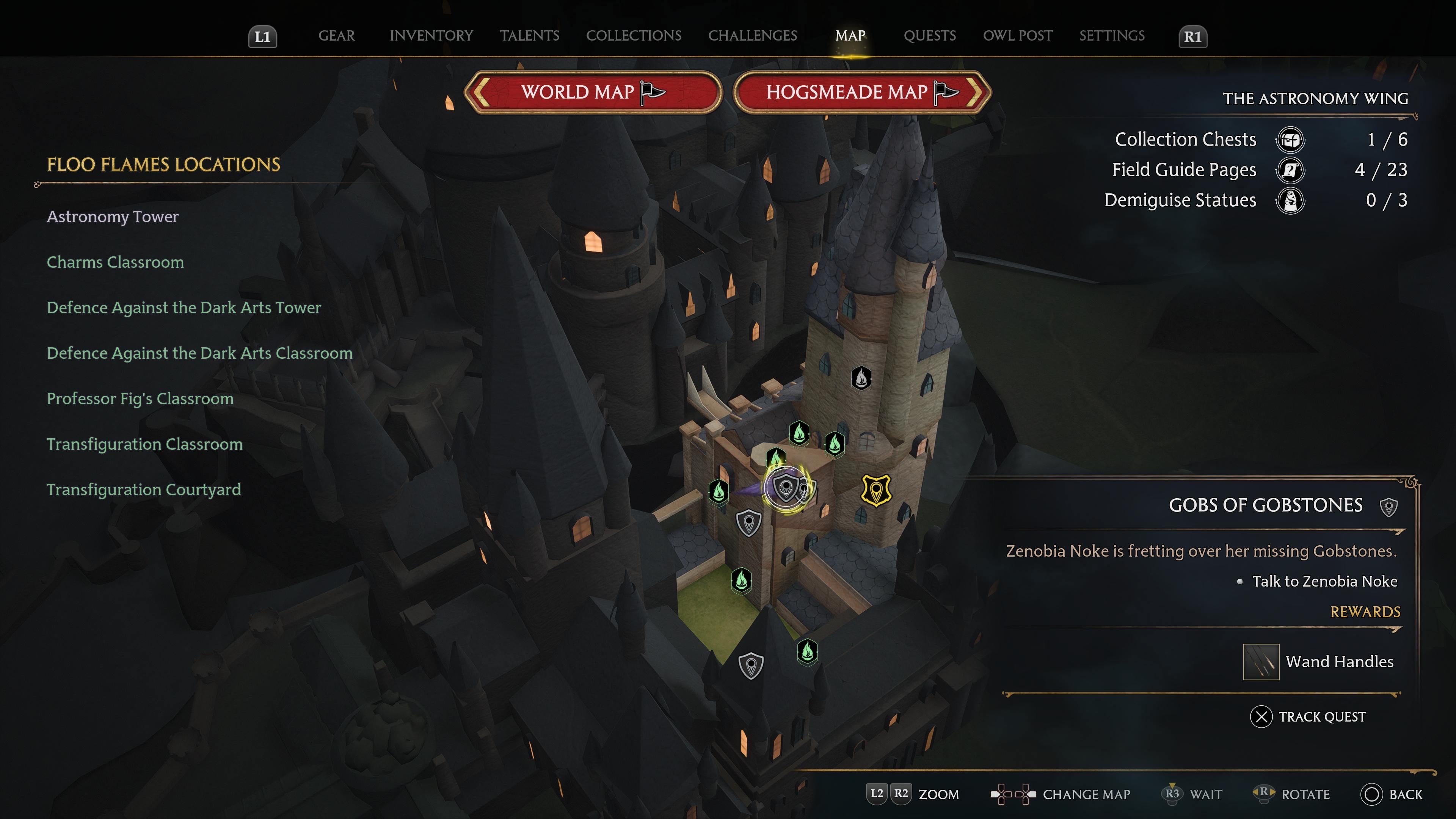Switch to the World Map
The width and height of the screenshot is (1456, 819).
(593, 91)
